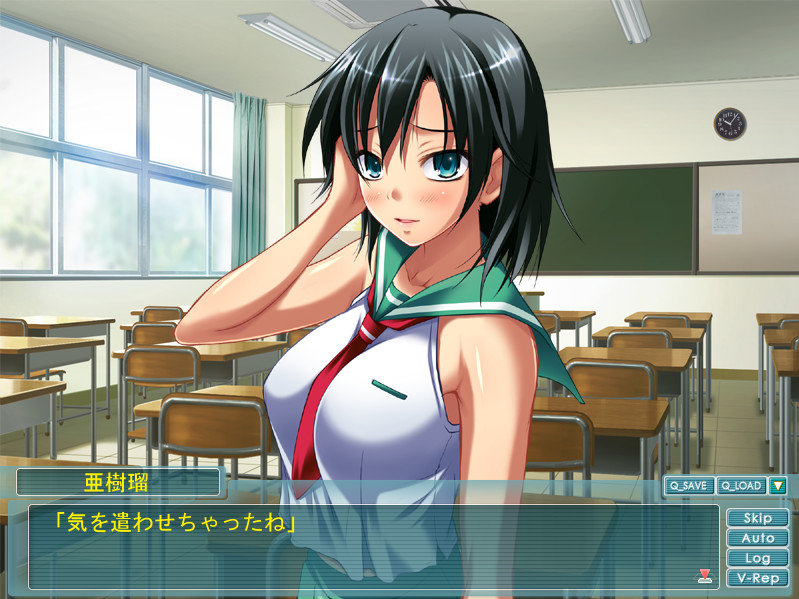Click the Q_SAVE quick save button
Screen dimensions: 799x599
689,486
